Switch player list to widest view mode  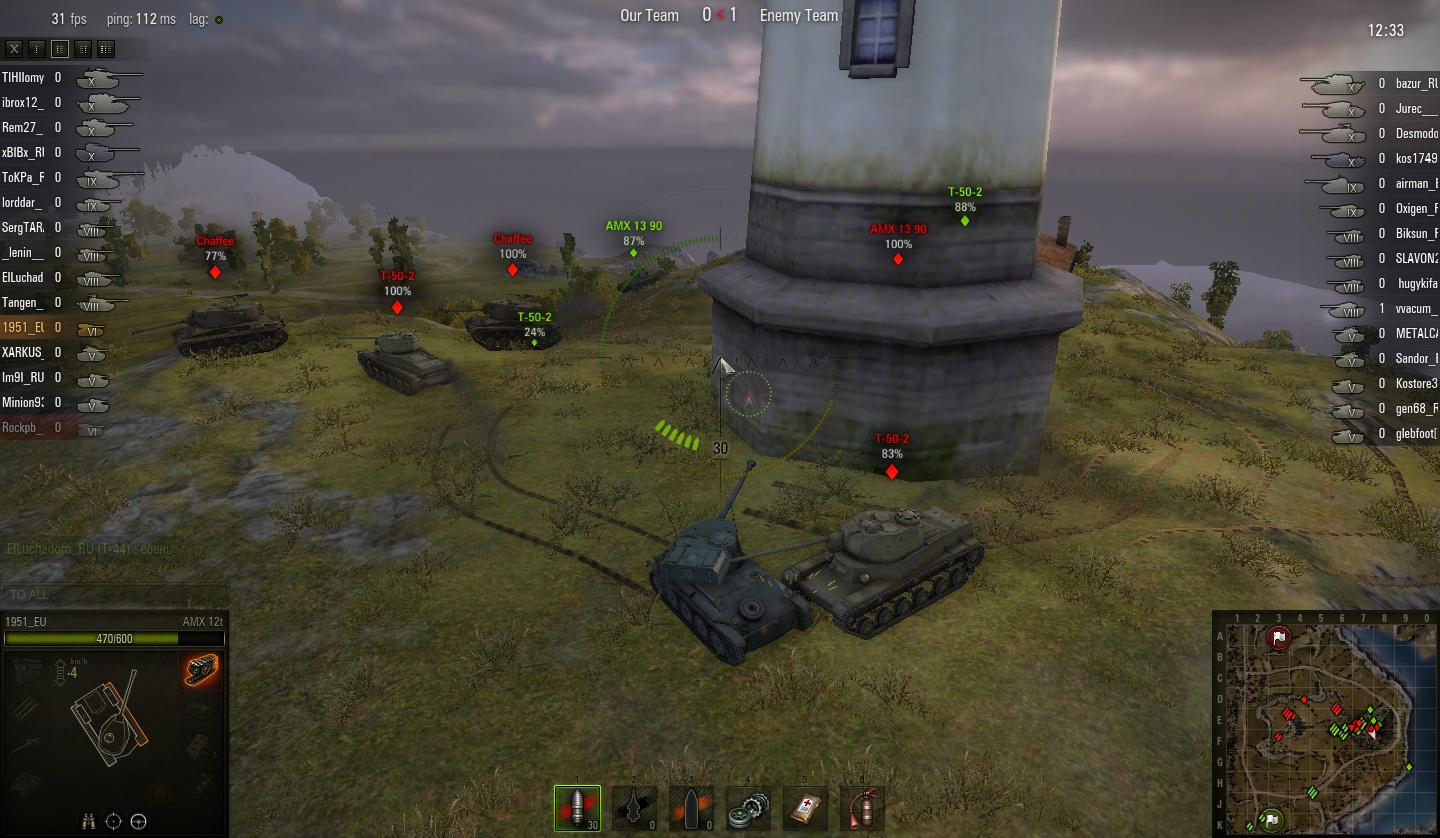[x=106, y=48]
